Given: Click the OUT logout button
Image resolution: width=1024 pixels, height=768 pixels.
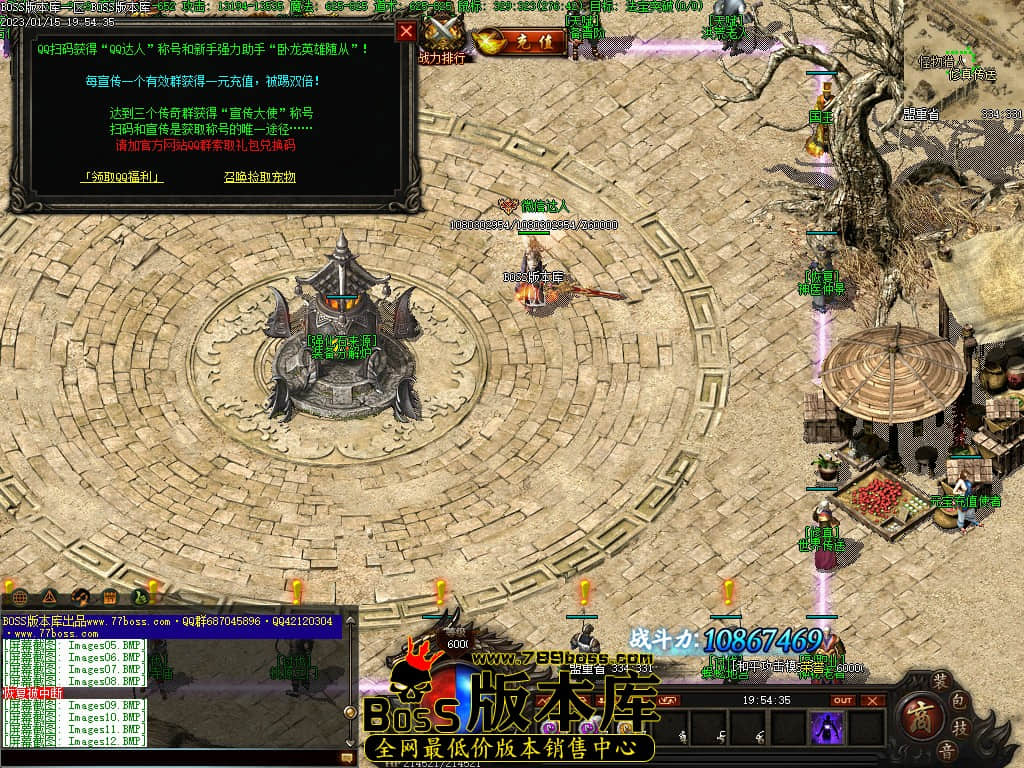Looking at the screenshot, I should point(844,700).
